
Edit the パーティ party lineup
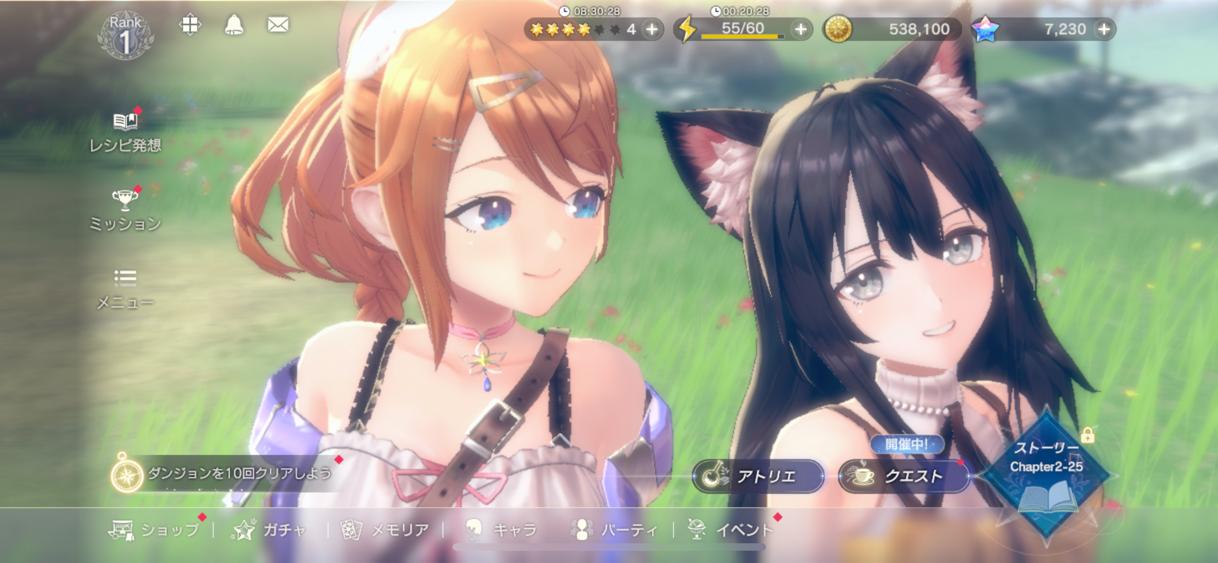pyautogui.click(x=614, y=530)
